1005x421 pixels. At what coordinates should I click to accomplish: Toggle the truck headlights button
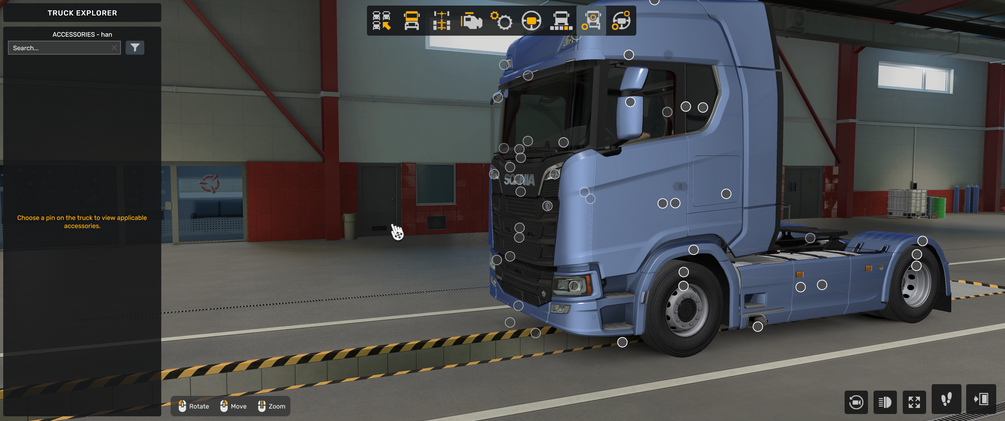(885, 402)
